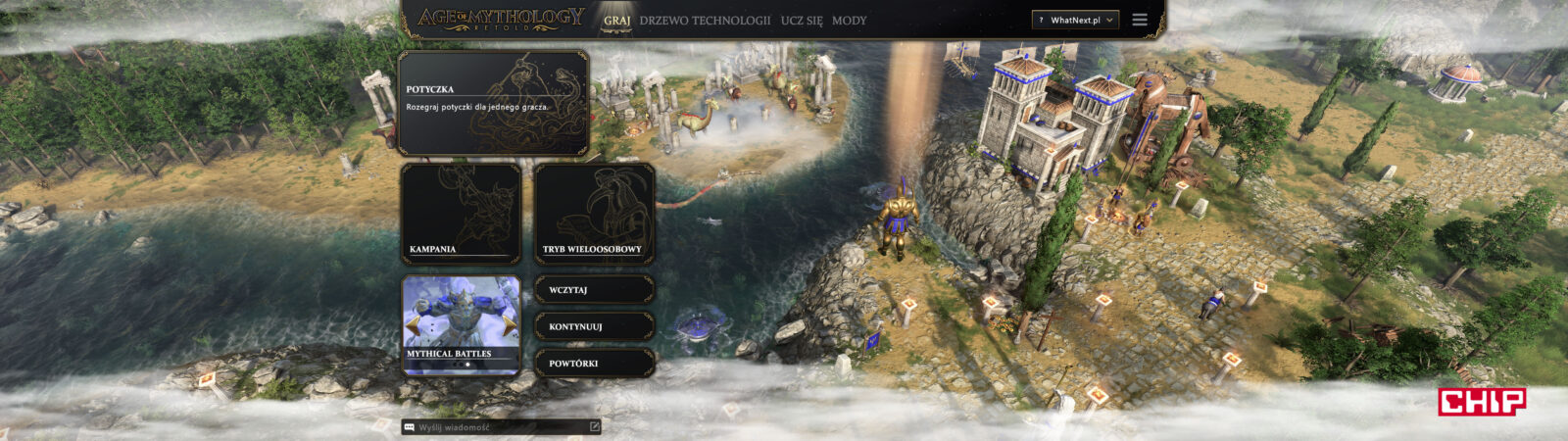Screen dimensions: 1568x441
Task: Select the Graj tab
Action: coord(616,21)
